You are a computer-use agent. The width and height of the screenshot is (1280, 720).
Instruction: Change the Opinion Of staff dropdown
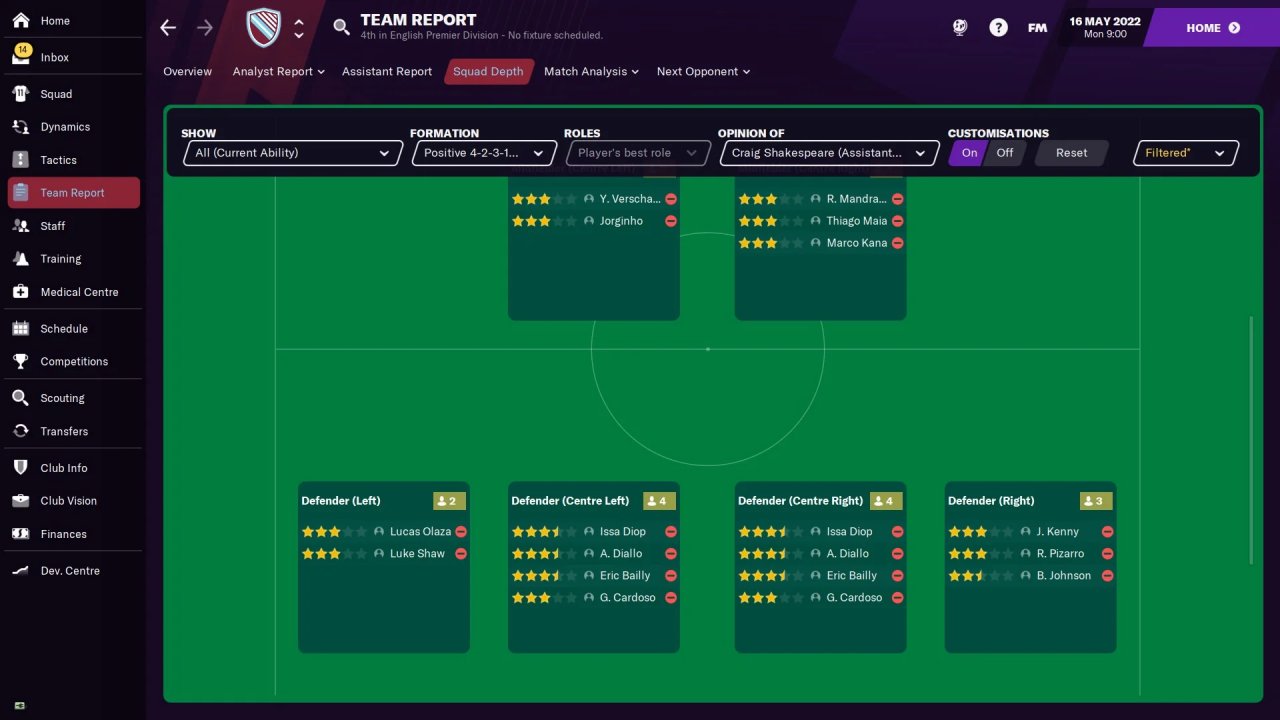click(828, 153)
